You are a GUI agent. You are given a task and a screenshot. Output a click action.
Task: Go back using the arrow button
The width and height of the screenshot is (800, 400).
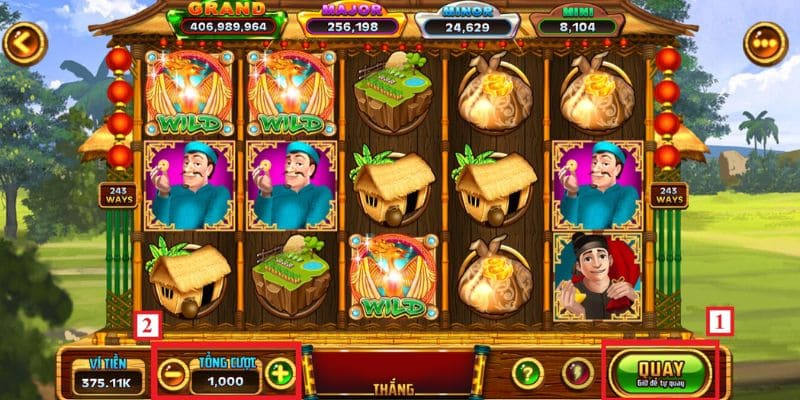click(24, 44)
